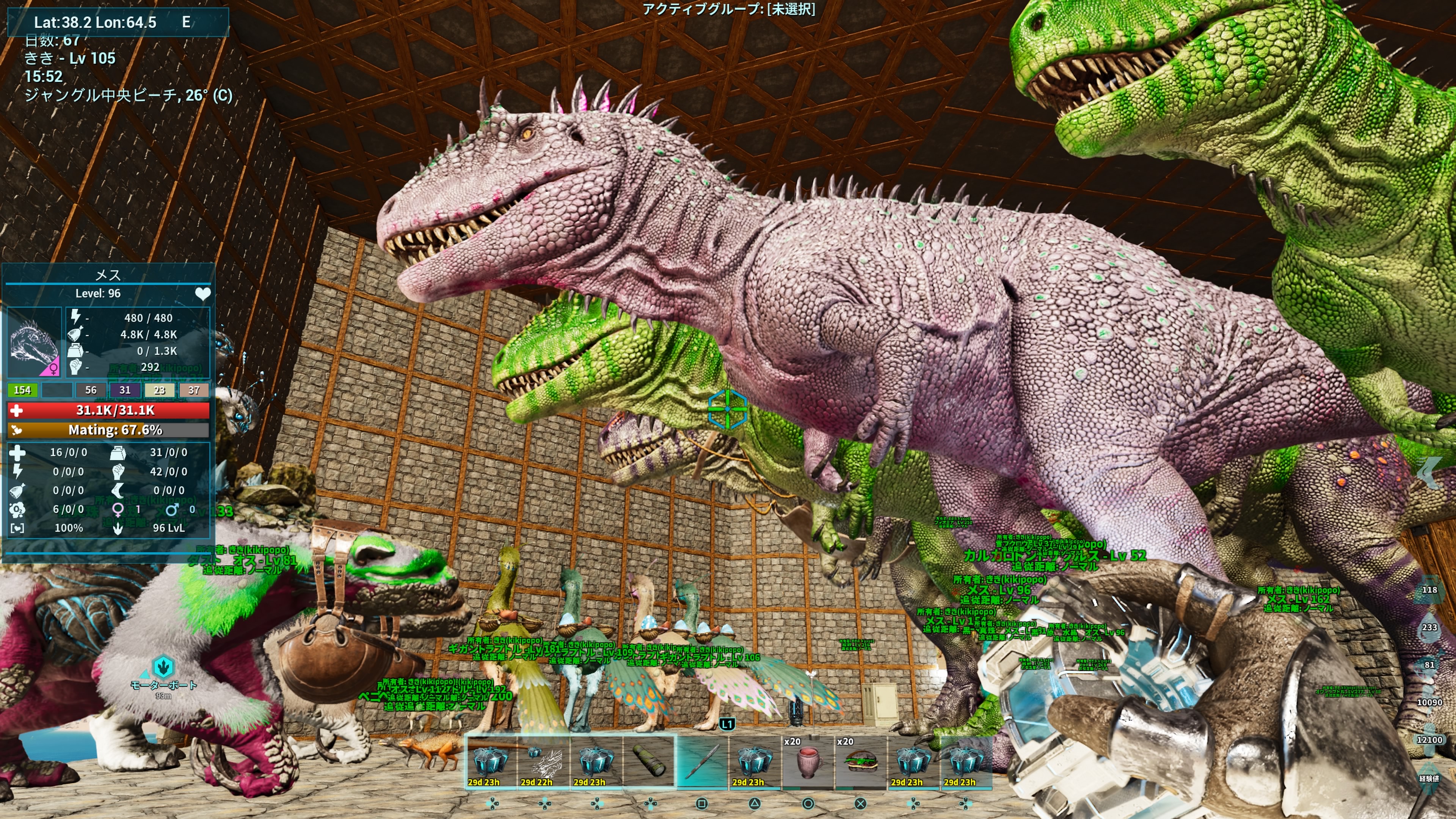Screen dimensions: 1456x819
Task: Pick the green 154 color region swatch
Action: point(23,390)
